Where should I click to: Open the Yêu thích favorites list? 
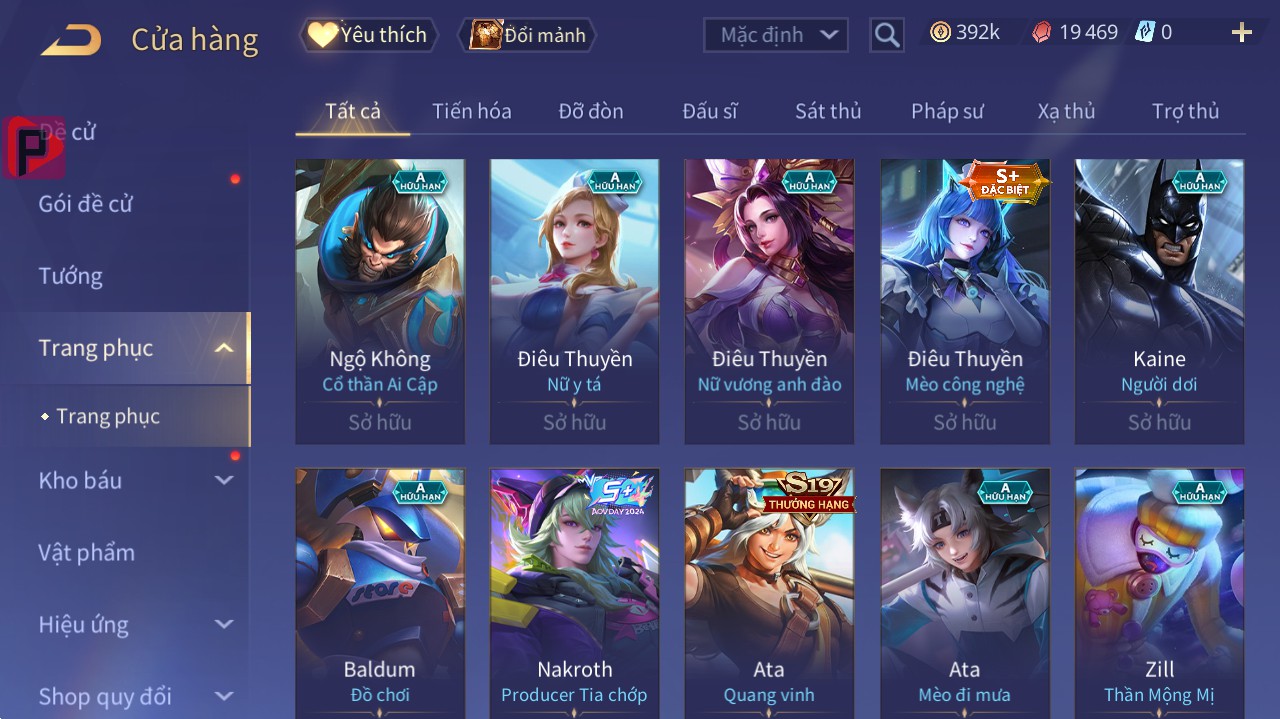pos(368,35)
